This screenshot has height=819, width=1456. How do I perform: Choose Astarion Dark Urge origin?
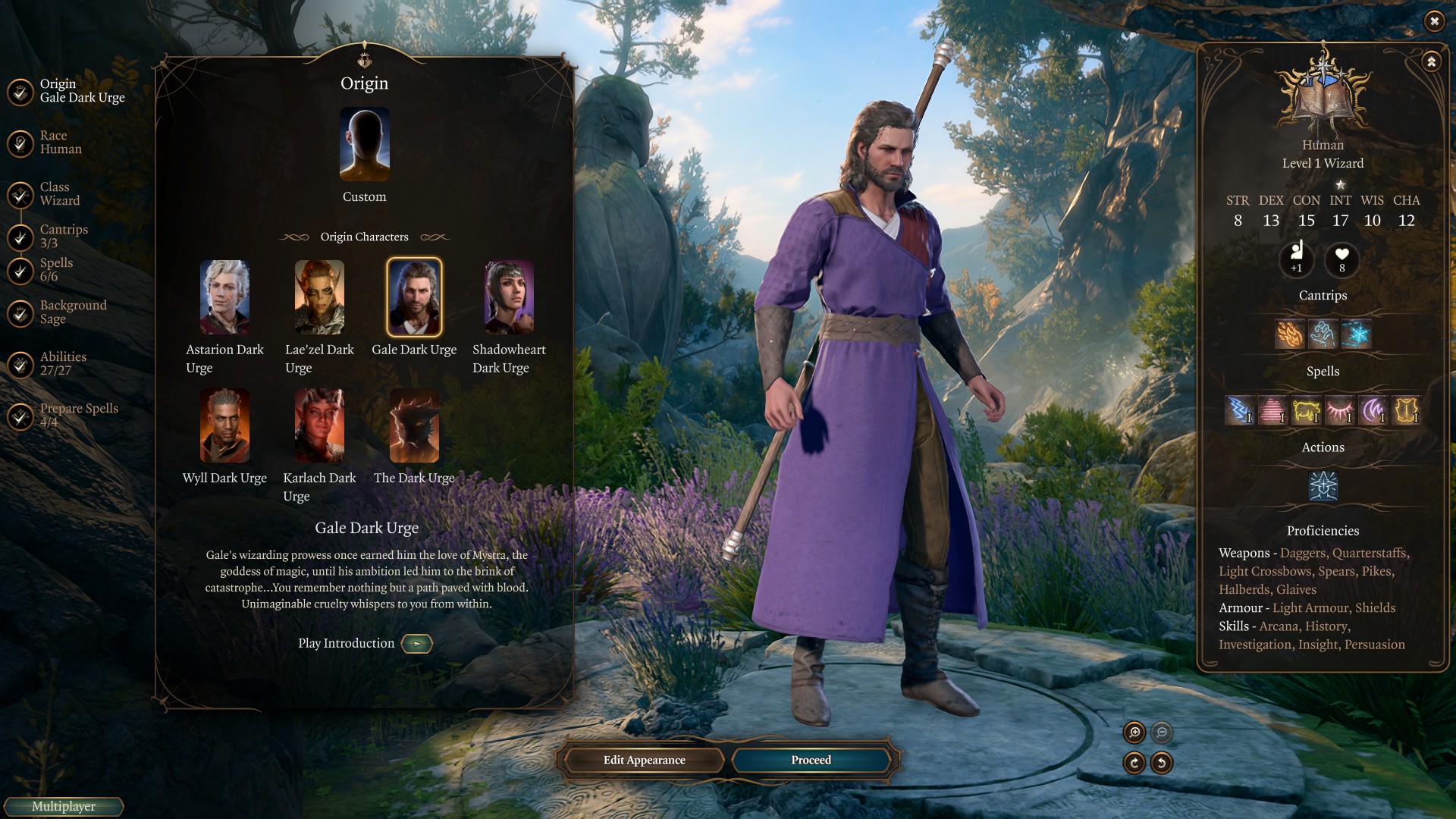pos(224,297)
